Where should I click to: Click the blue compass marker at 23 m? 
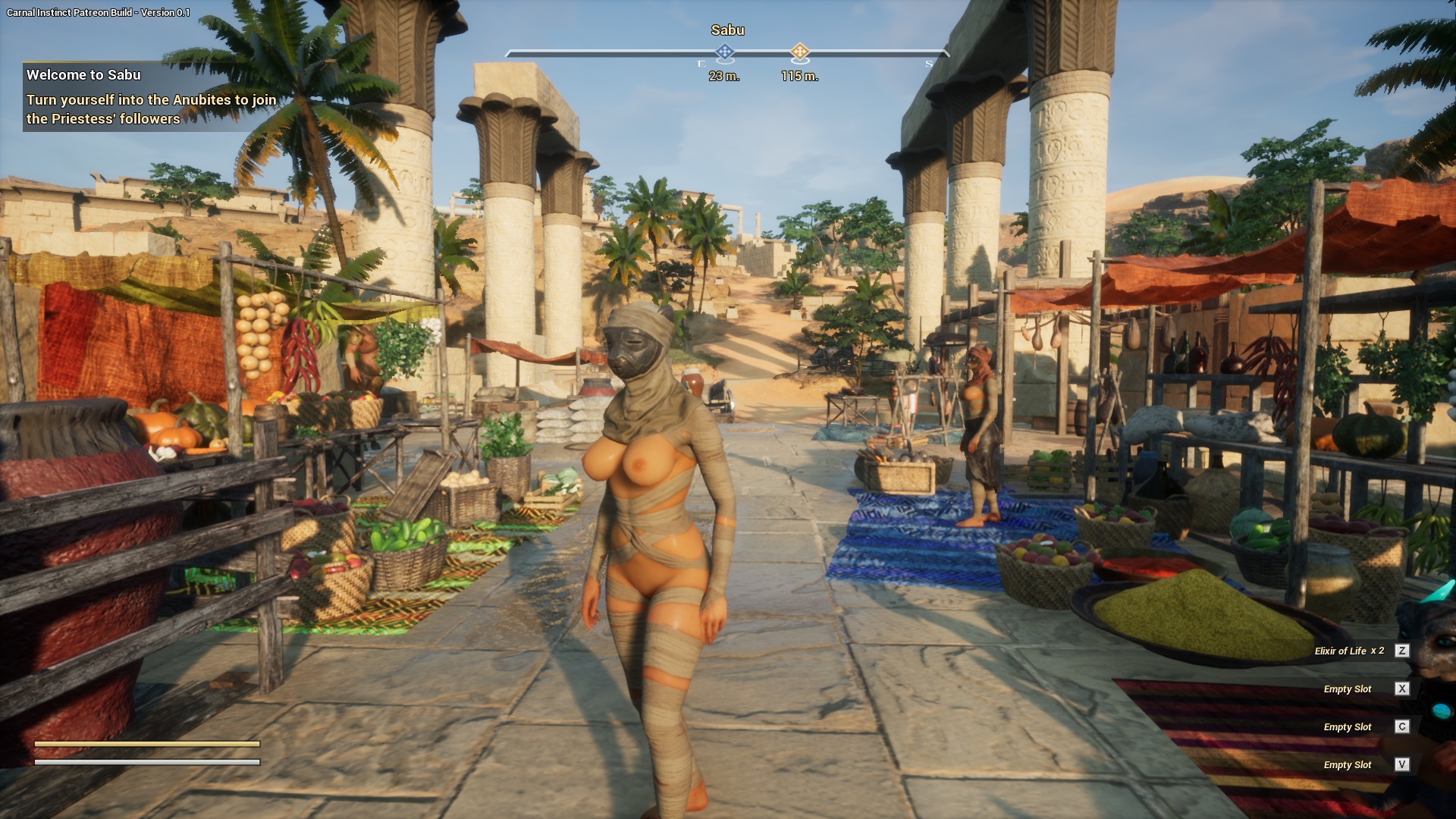tap(724, 52)
